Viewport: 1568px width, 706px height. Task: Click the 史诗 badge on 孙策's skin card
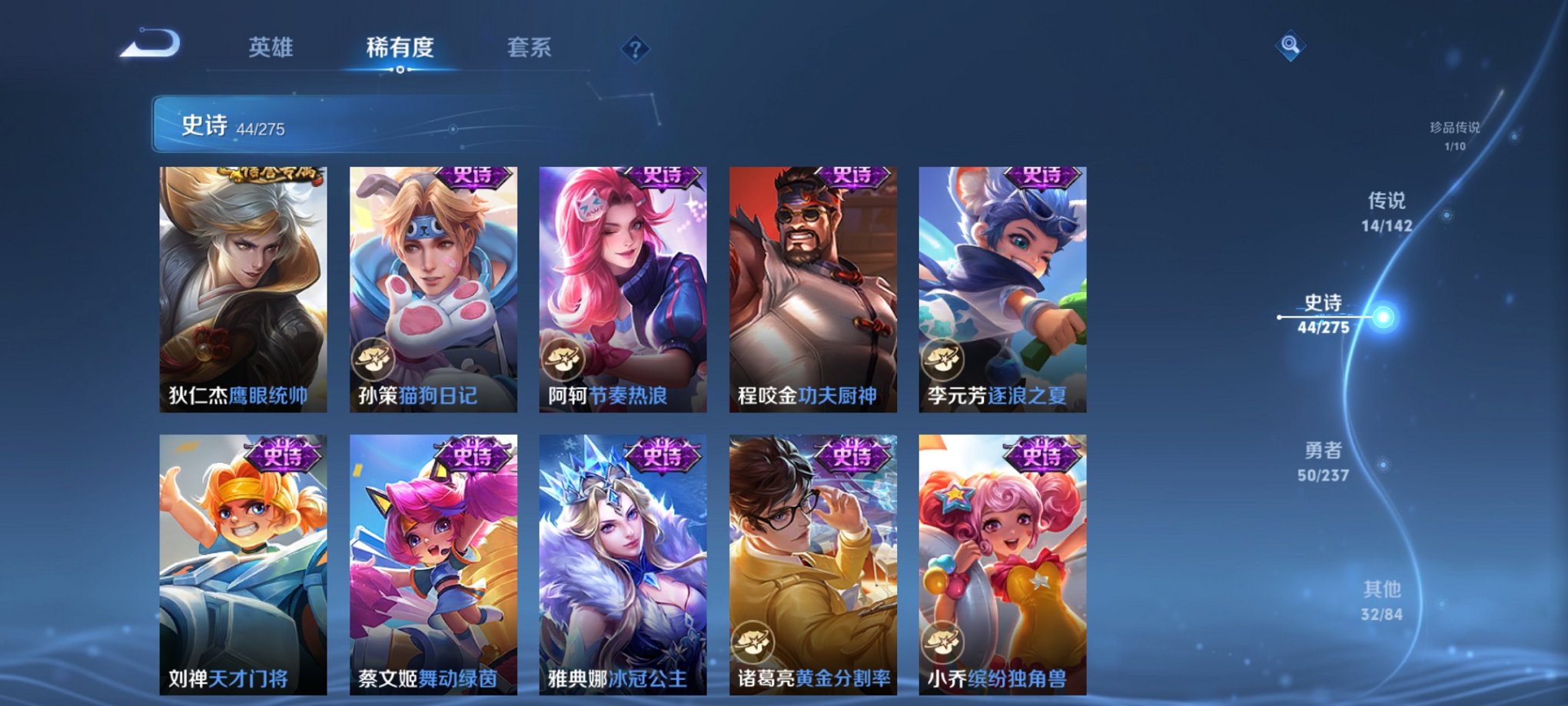tap(473, 177)
